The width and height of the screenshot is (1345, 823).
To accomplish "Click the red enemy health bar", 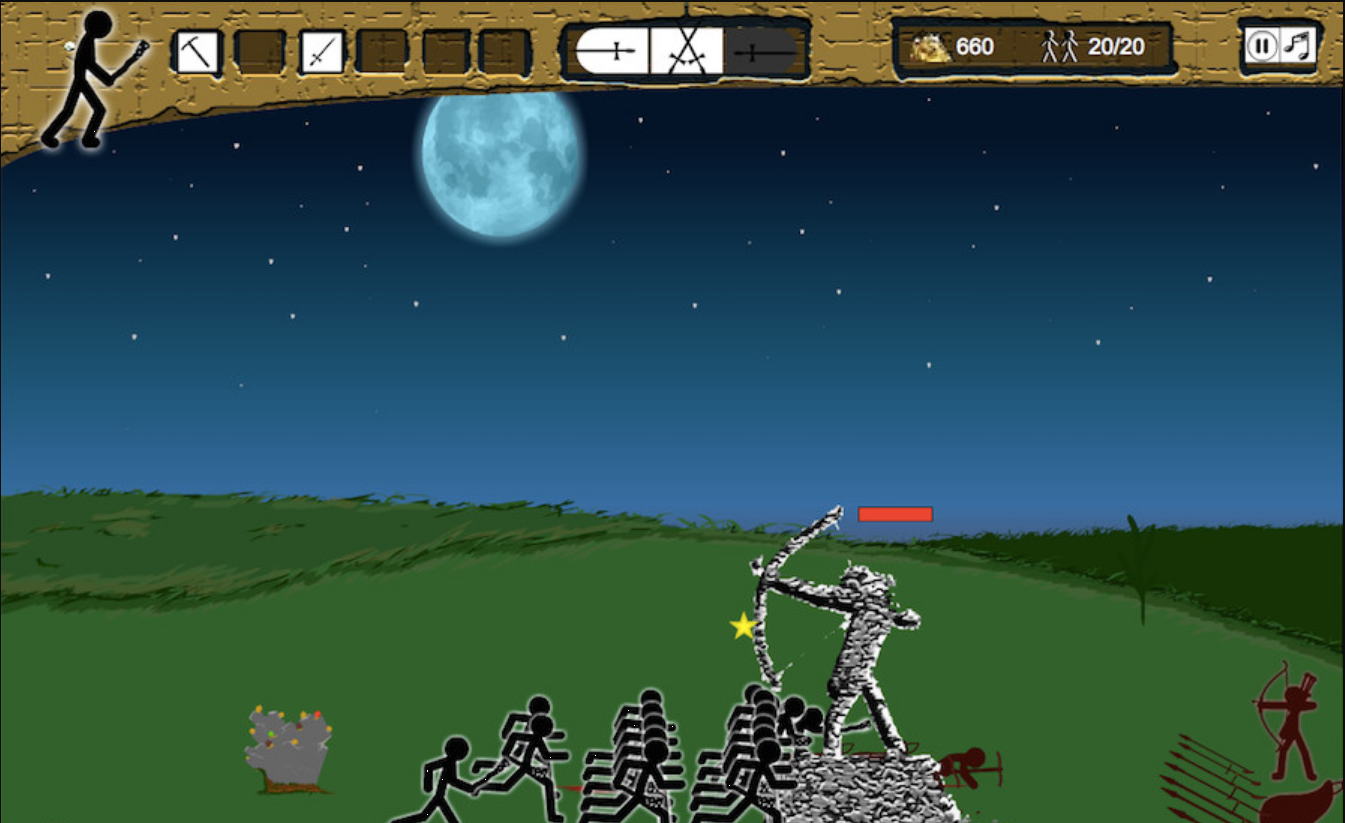I will [895, 513].
